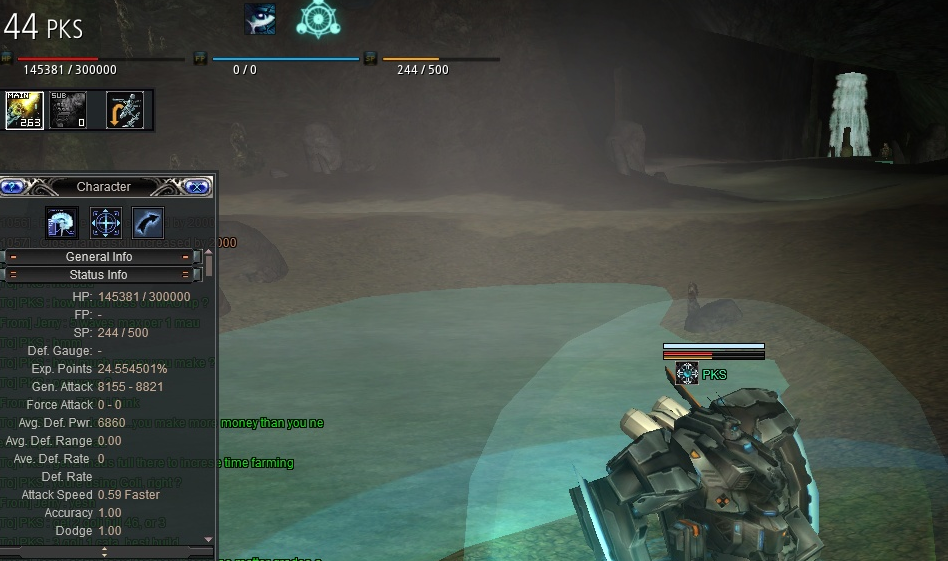Click the glowing cyan emblem buff icon
The width and height of the screenshot is (948, 561).
click(x=318, y=19)
